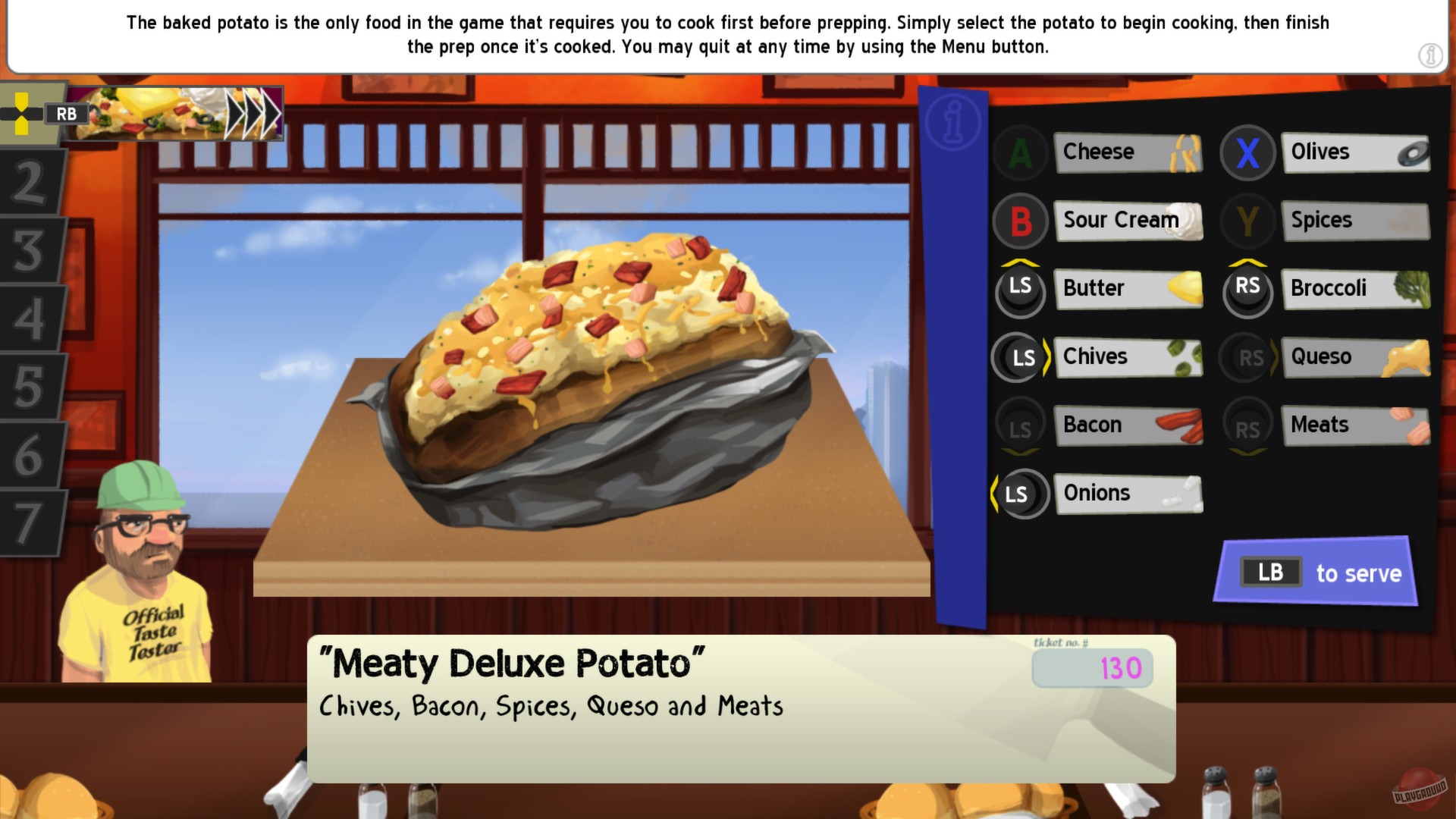1456x819 pixels.
Task: Add Chives to the baked potato
Action: (x=1129, y=356)
